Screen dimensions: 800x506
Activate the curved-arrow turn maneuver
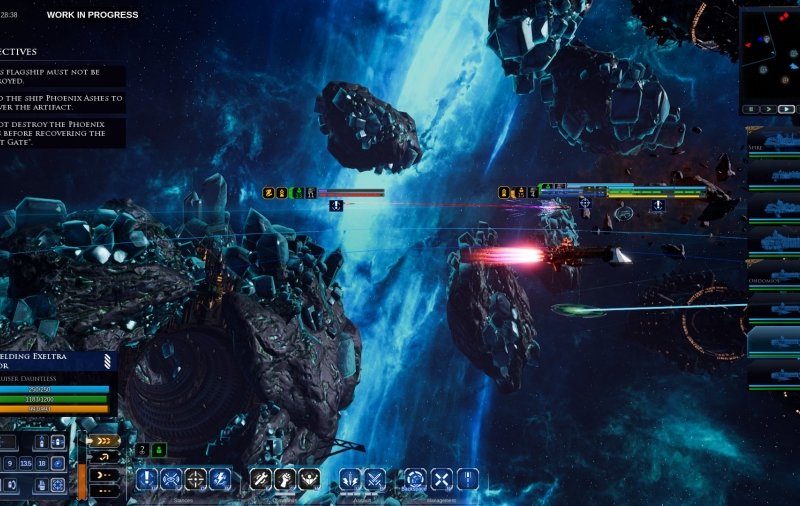pos(104,457)
